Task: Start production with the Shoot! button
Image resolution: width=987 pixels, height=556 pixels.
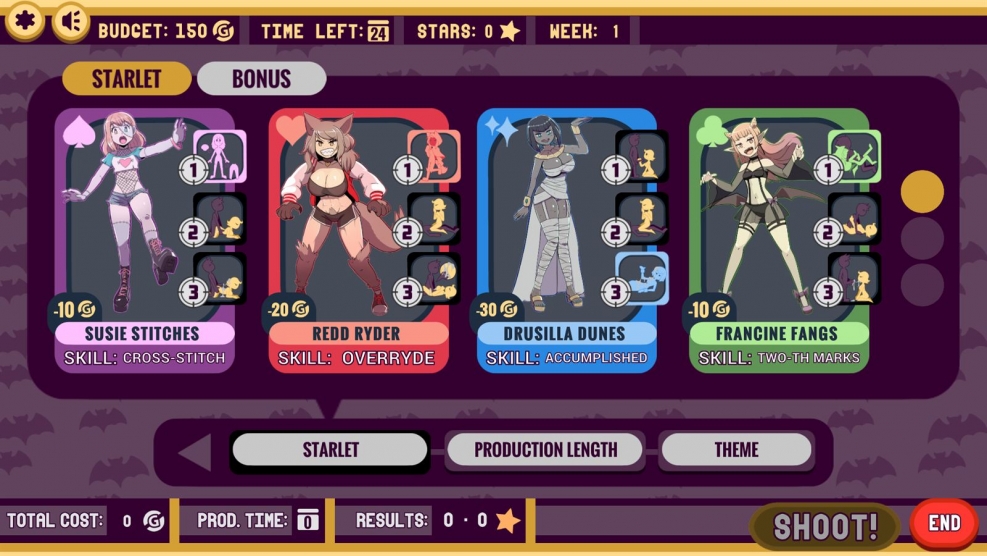Action: coord(825,525)
